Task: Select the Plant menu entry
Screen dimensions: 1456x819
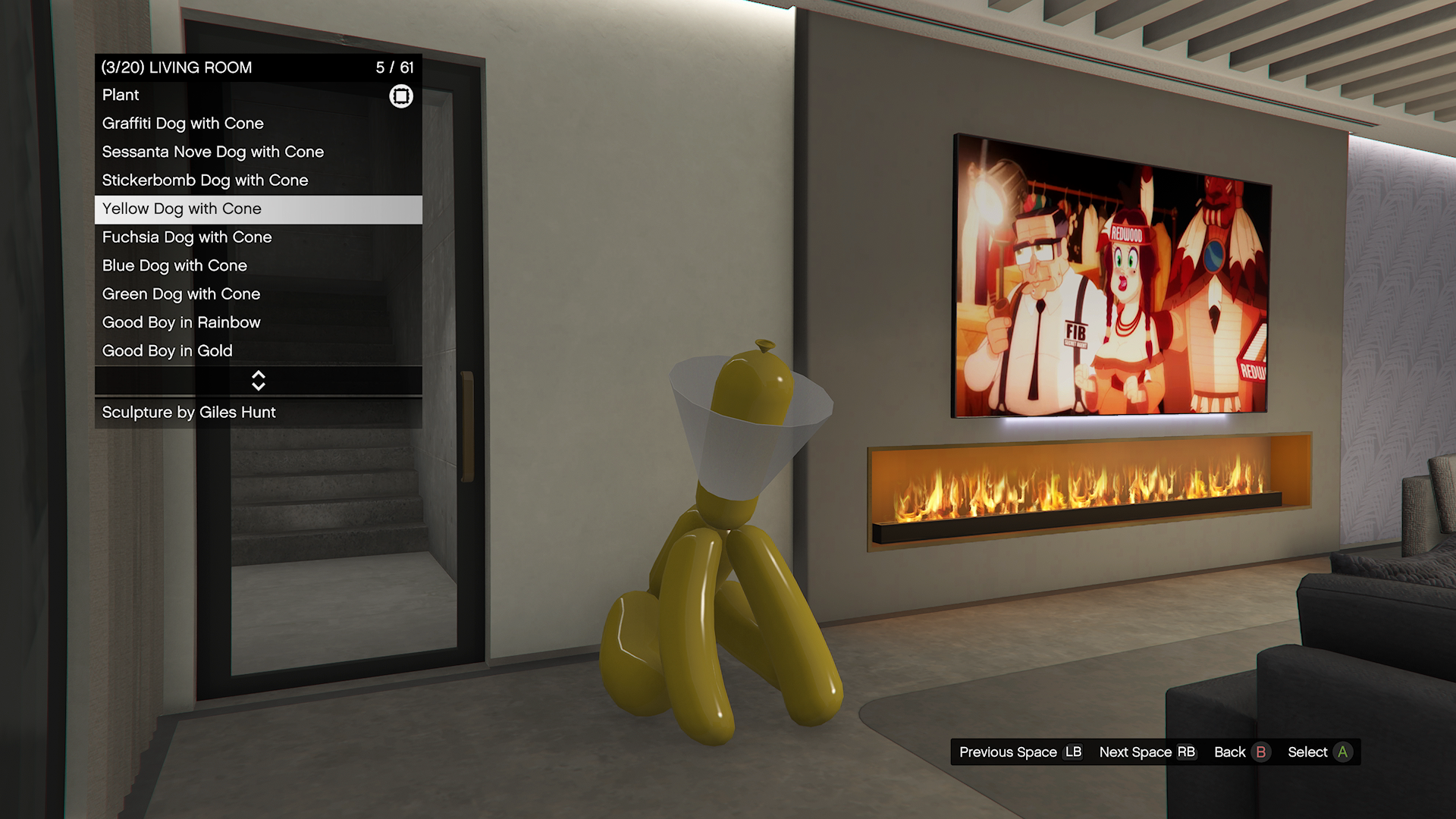Action: click(258, 96)
